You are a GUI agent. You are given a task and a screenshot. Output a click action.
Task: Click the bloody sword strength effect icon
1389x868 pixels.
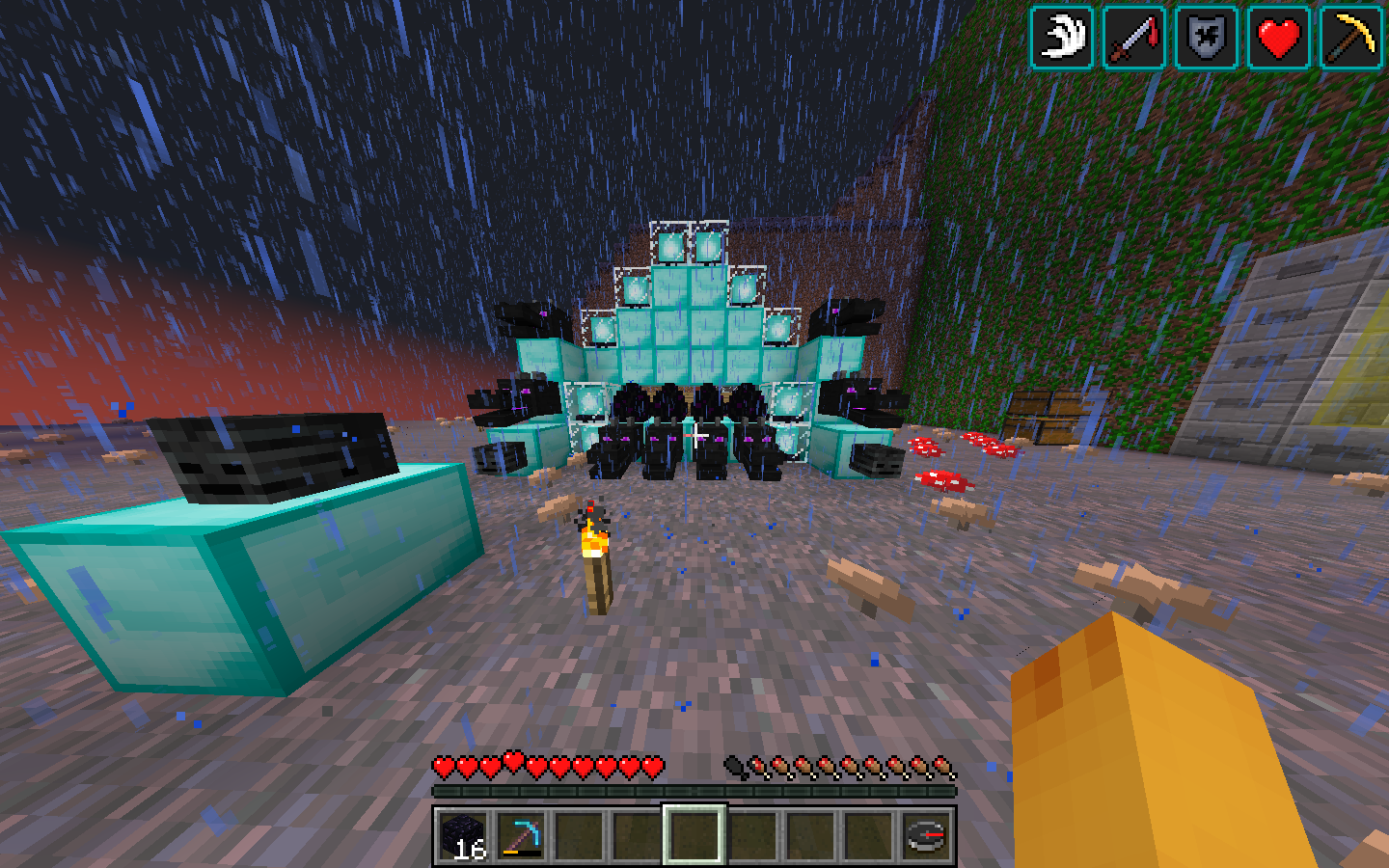pyautogui.click(x=1134, y=39)
